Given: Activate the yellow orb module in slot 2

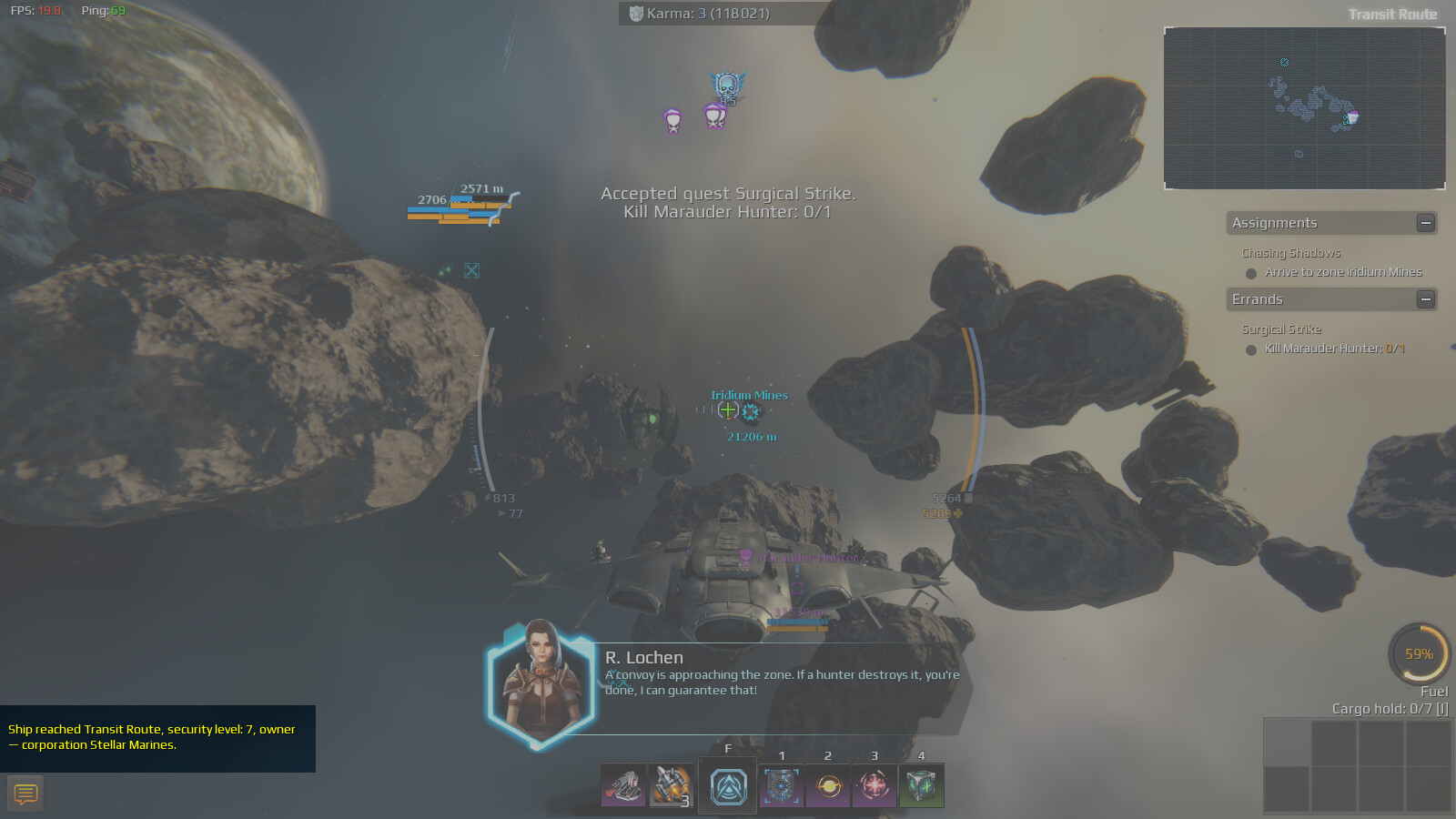Looking at the screenshot, I should pyautogui.click(x=828, y=786).
